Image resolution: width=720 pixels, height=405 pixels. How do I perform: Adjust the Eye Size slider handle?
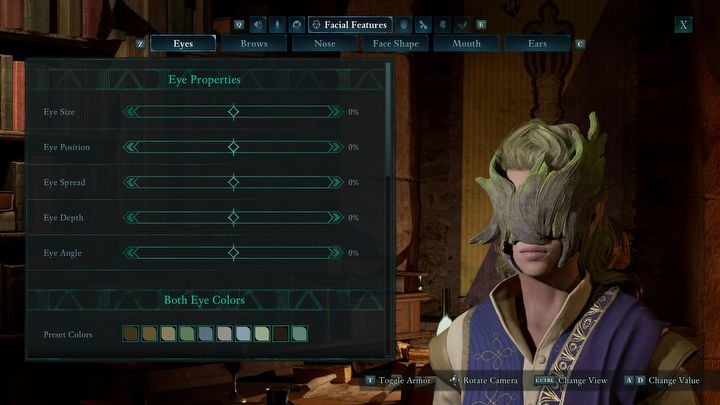[x=233, y=112]
